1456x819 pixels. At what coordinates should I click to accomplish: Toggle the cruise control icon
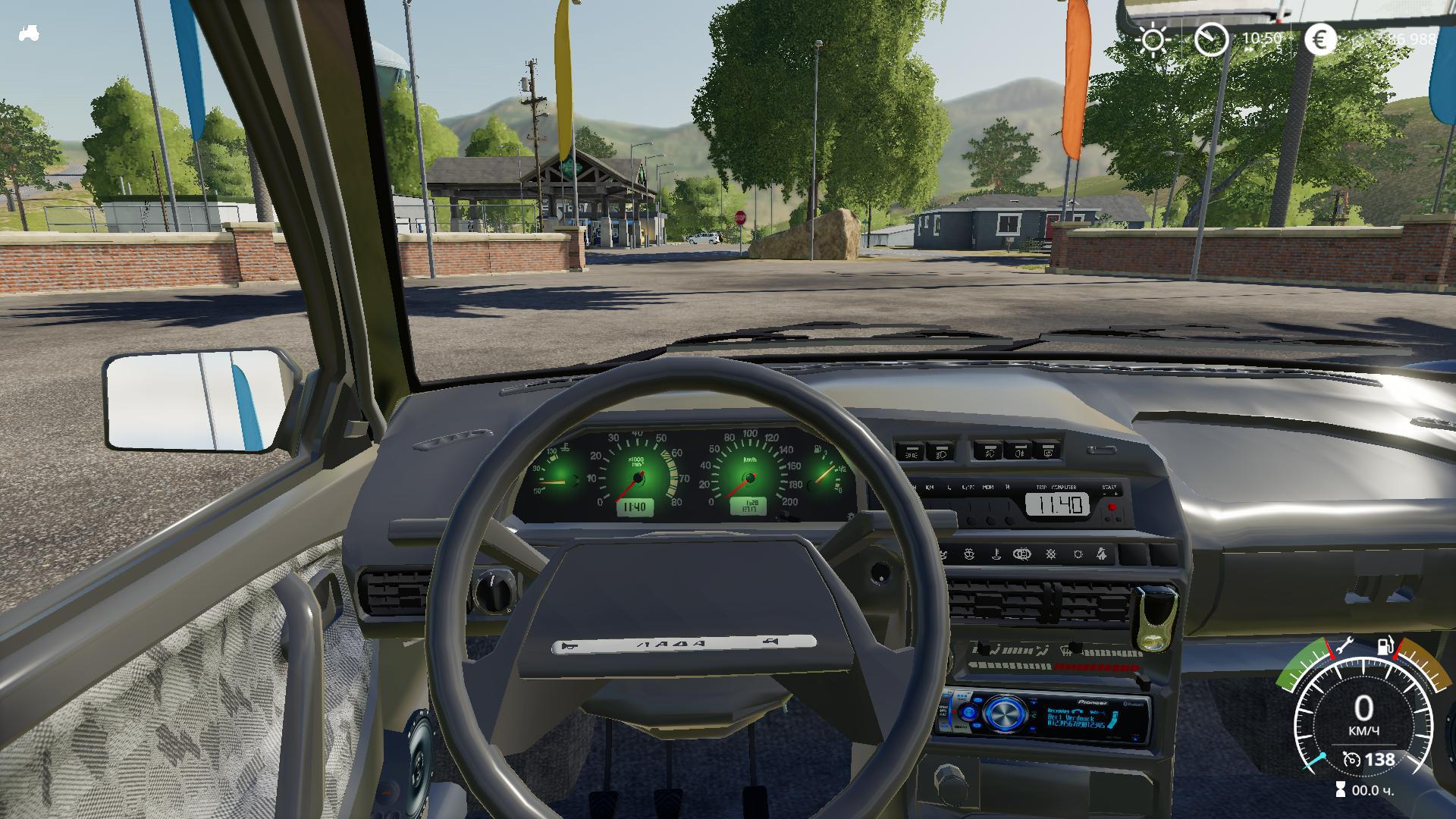(x=1351, y=759)
